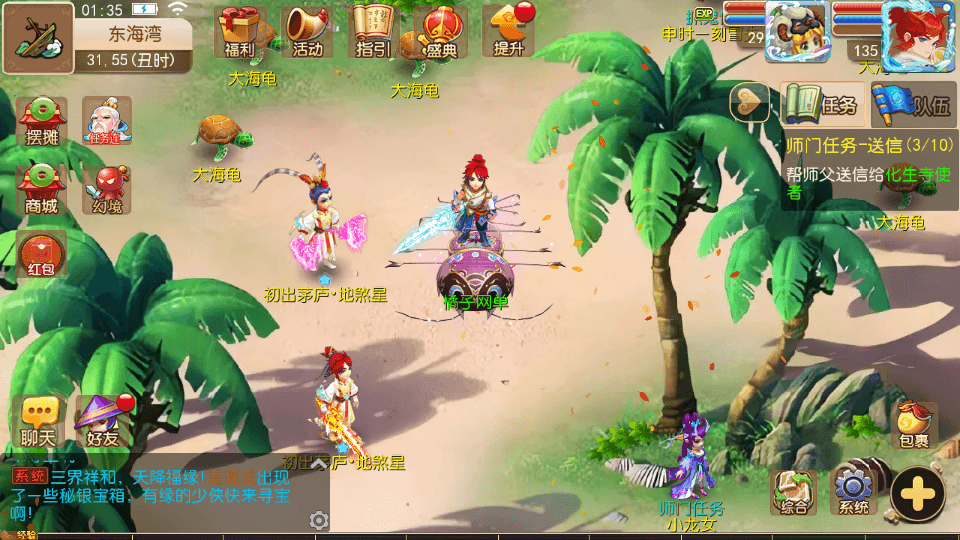The height and width of the screenshot is (540, 960).
Task: Open the 商城 shop icon
Action: point(42,188)
